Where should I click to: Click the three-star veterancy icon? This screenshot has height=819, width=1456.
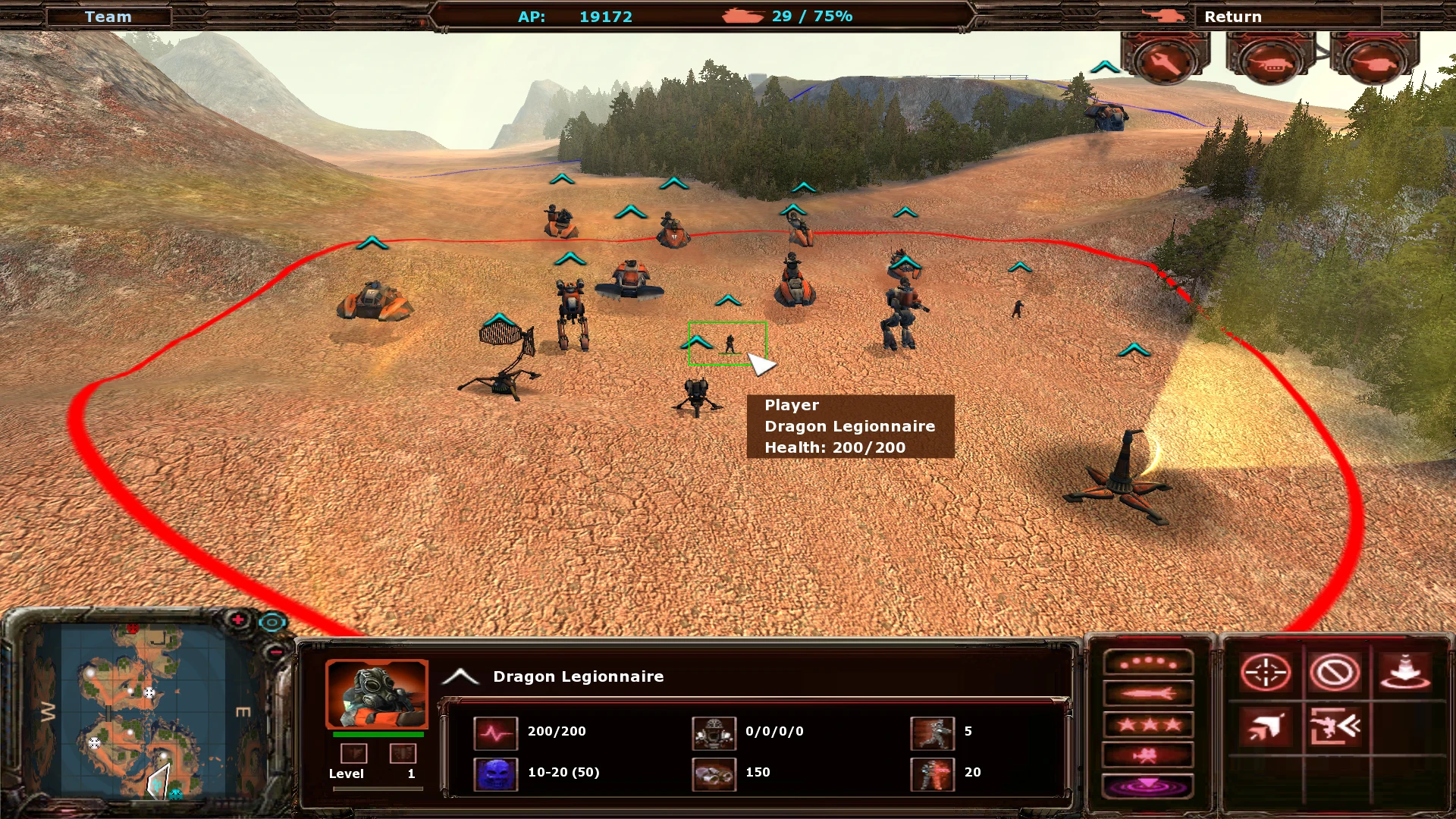[x=1148, y=726]
